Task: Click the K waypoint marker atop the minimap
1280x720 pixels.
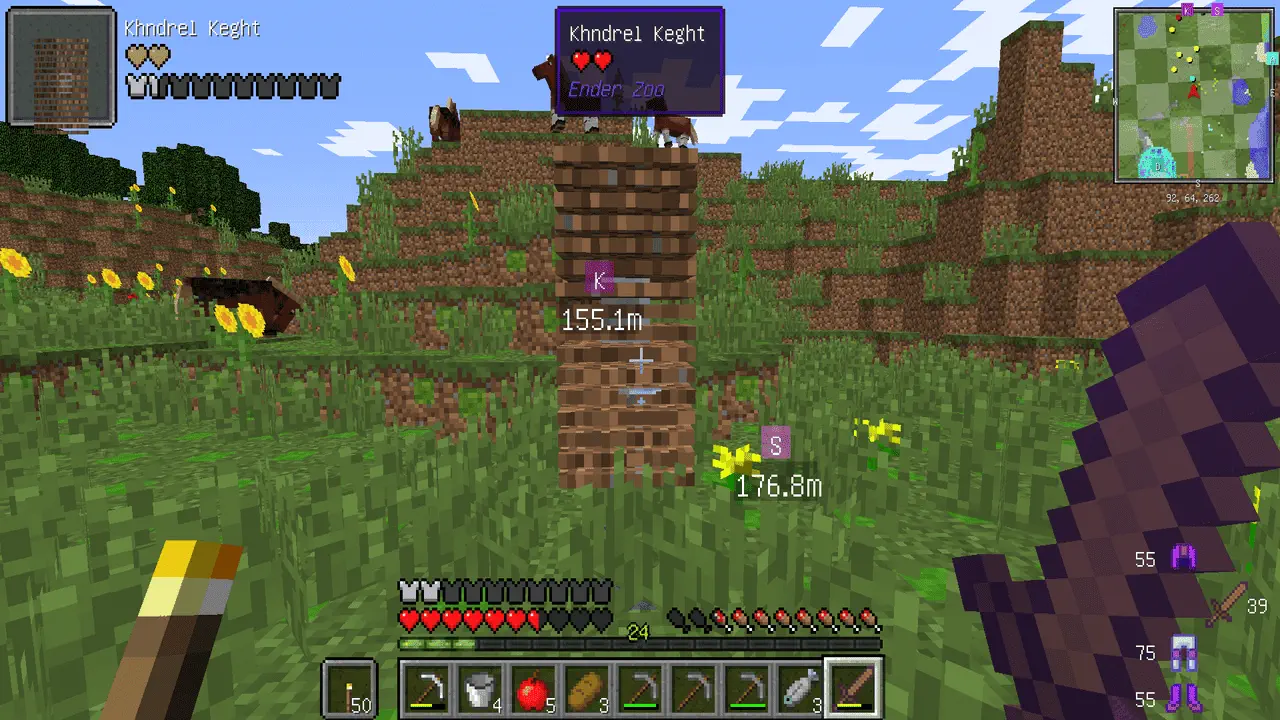Action: (x=1187, y=9)
